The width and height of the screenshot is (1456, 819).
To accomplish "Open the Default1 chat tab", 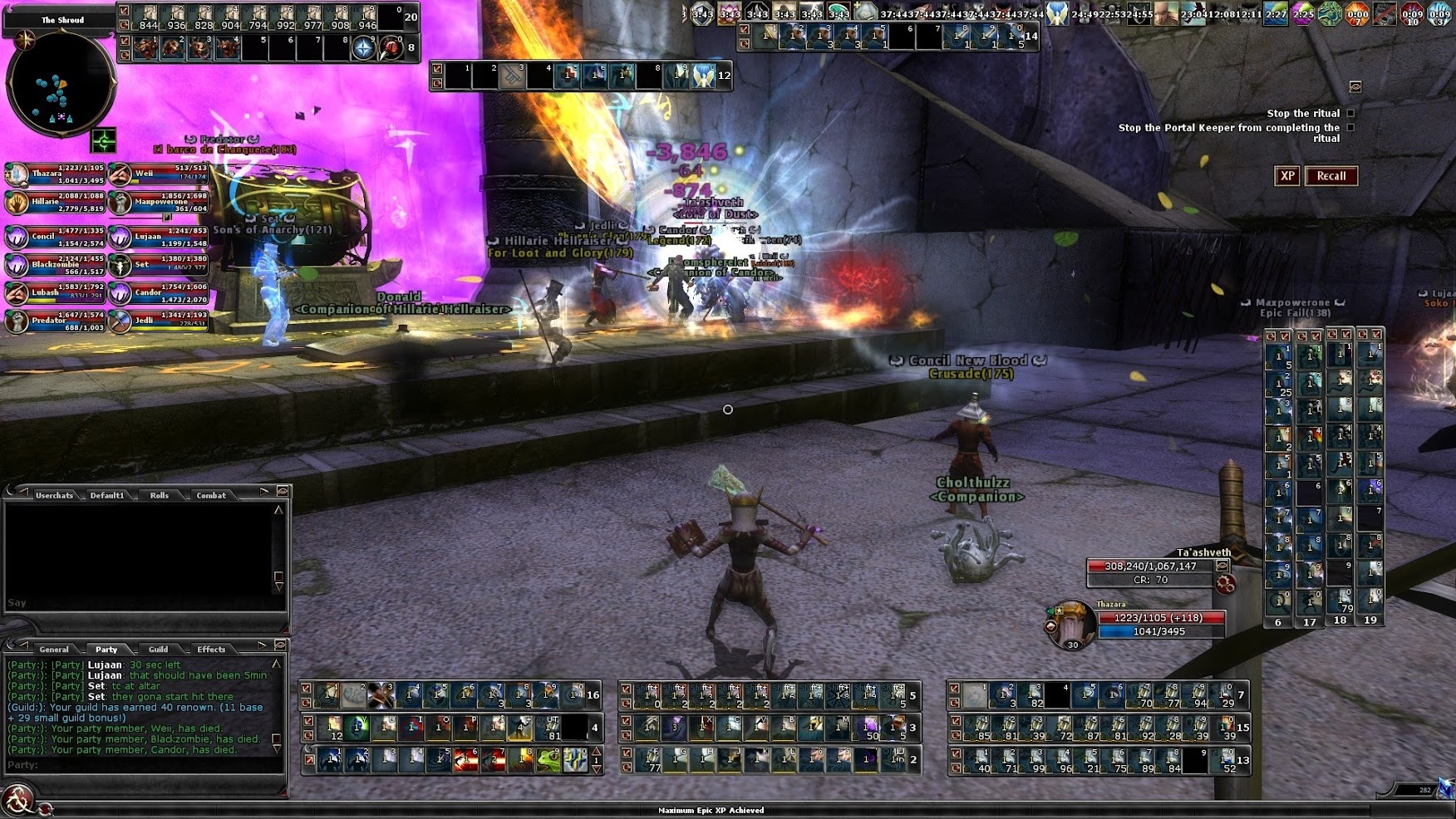I will (x=107, y=495).
